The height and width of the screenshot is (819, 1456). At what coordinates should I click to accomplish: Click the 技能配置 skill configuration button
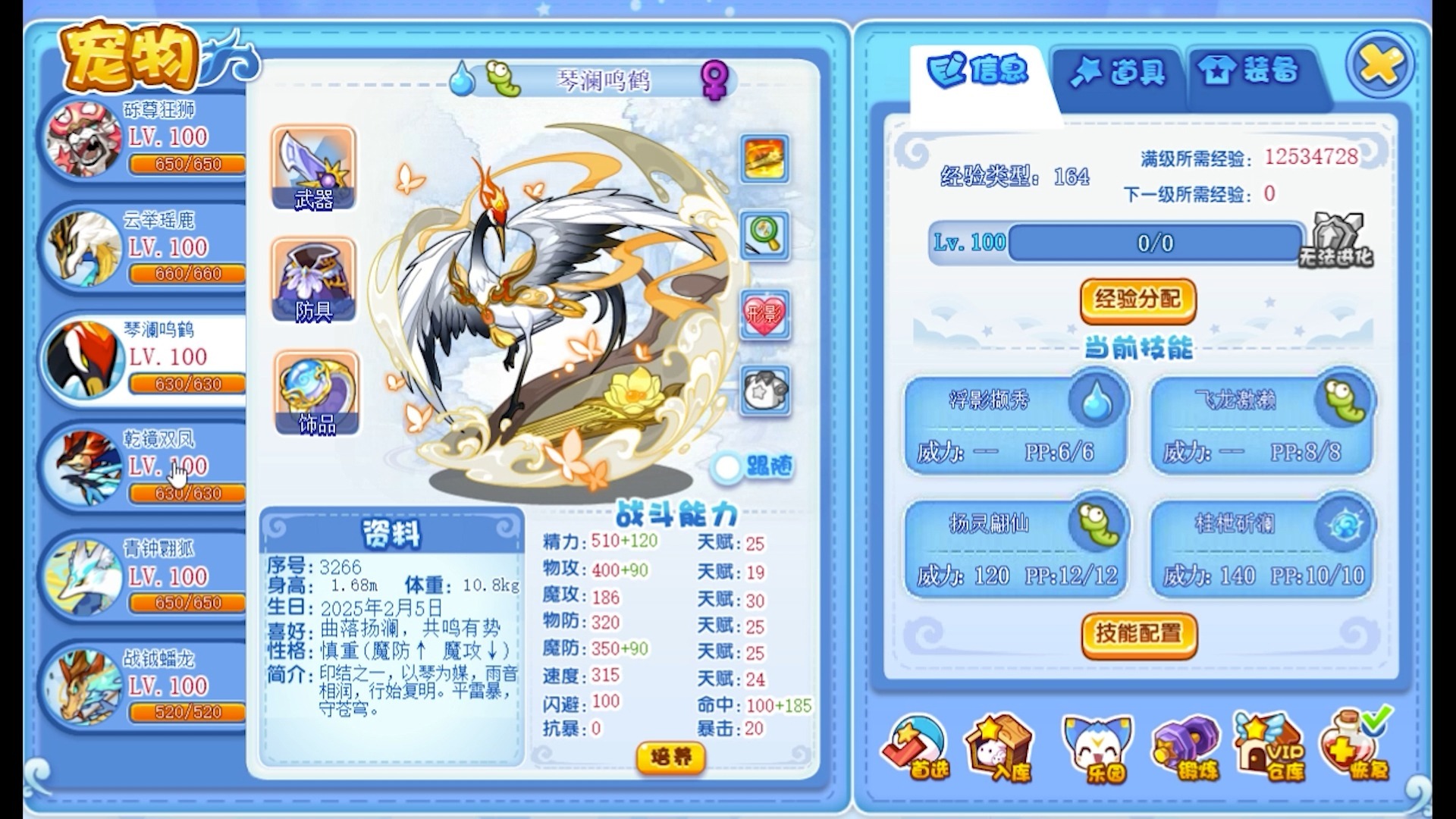[1139, 637]
